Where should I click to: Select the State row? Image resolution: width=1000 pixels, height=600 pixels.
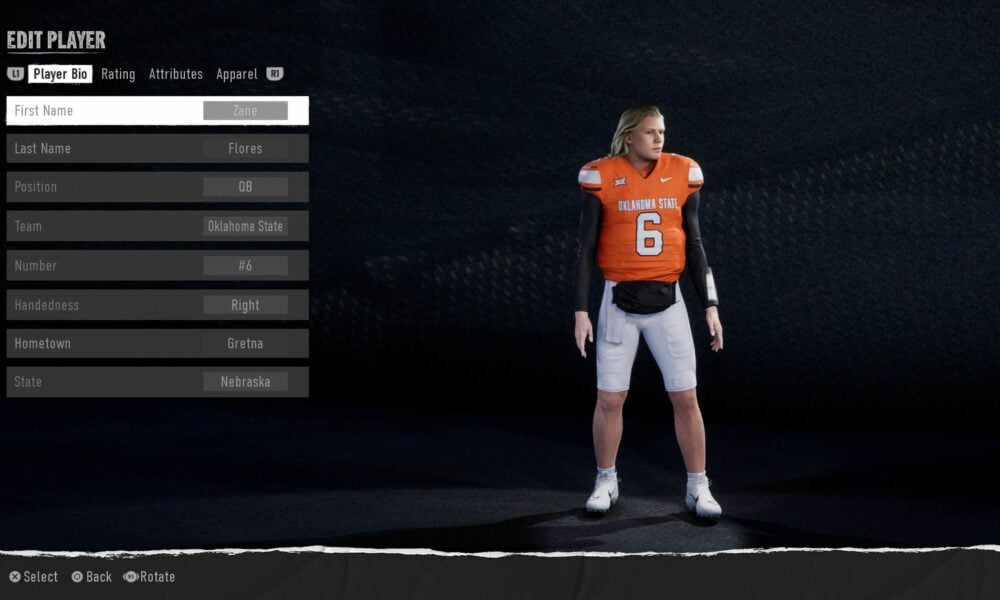pos(157,382)
